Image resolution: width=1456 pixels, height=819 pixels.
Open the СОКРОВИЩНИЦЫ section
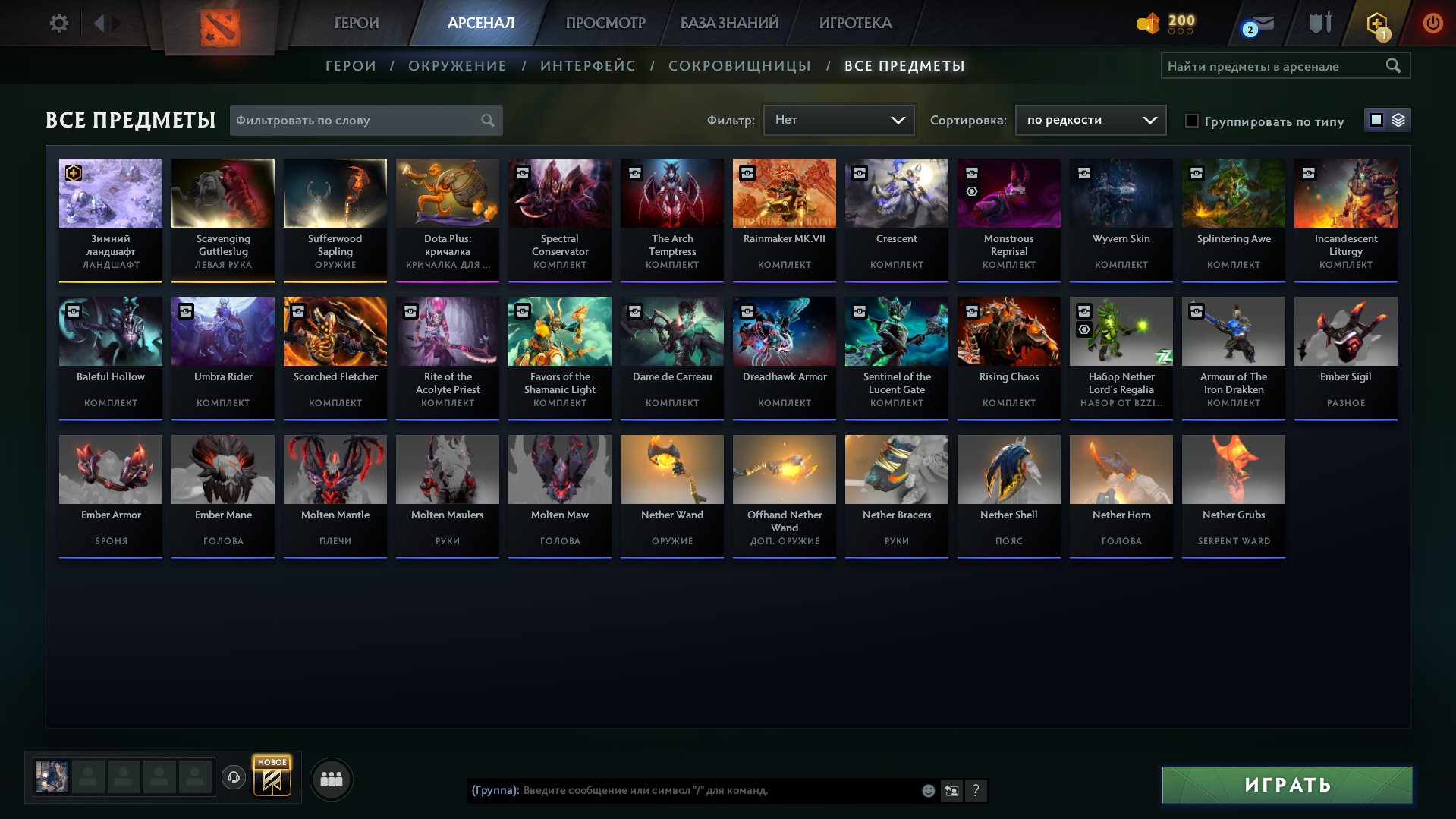739,65
